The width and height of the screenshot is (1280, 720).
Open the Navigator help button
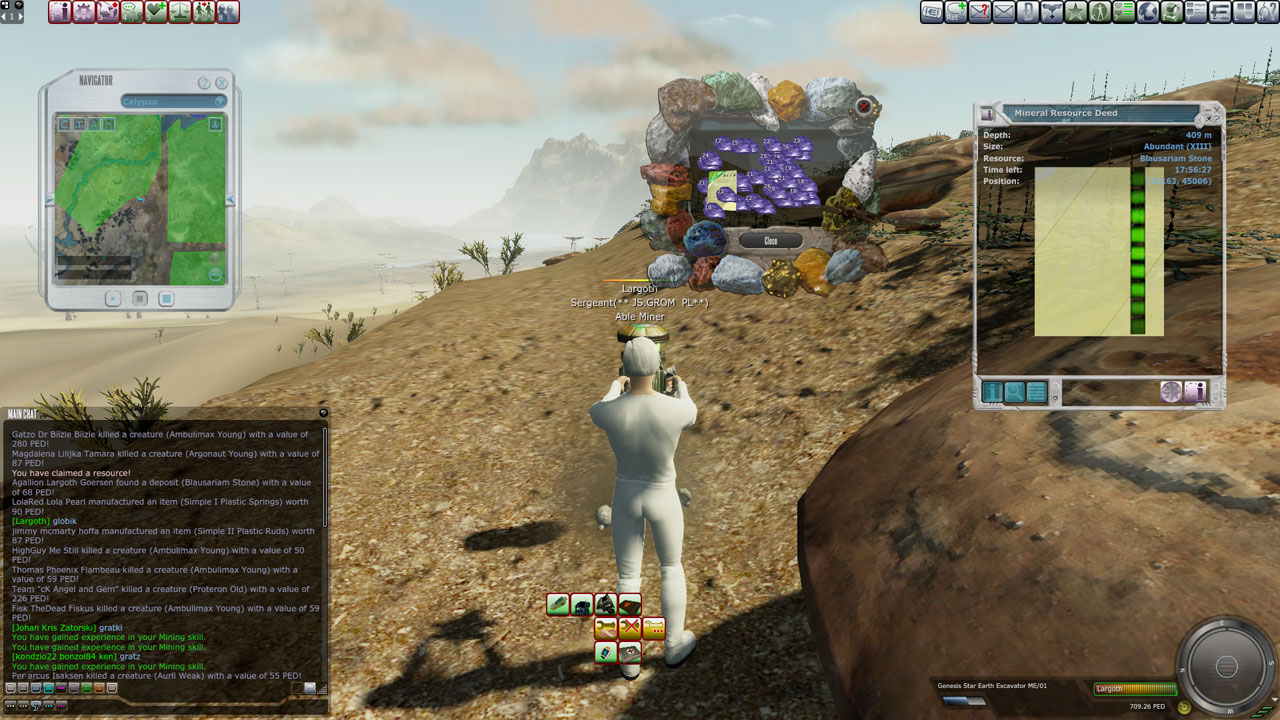point(204,83)
